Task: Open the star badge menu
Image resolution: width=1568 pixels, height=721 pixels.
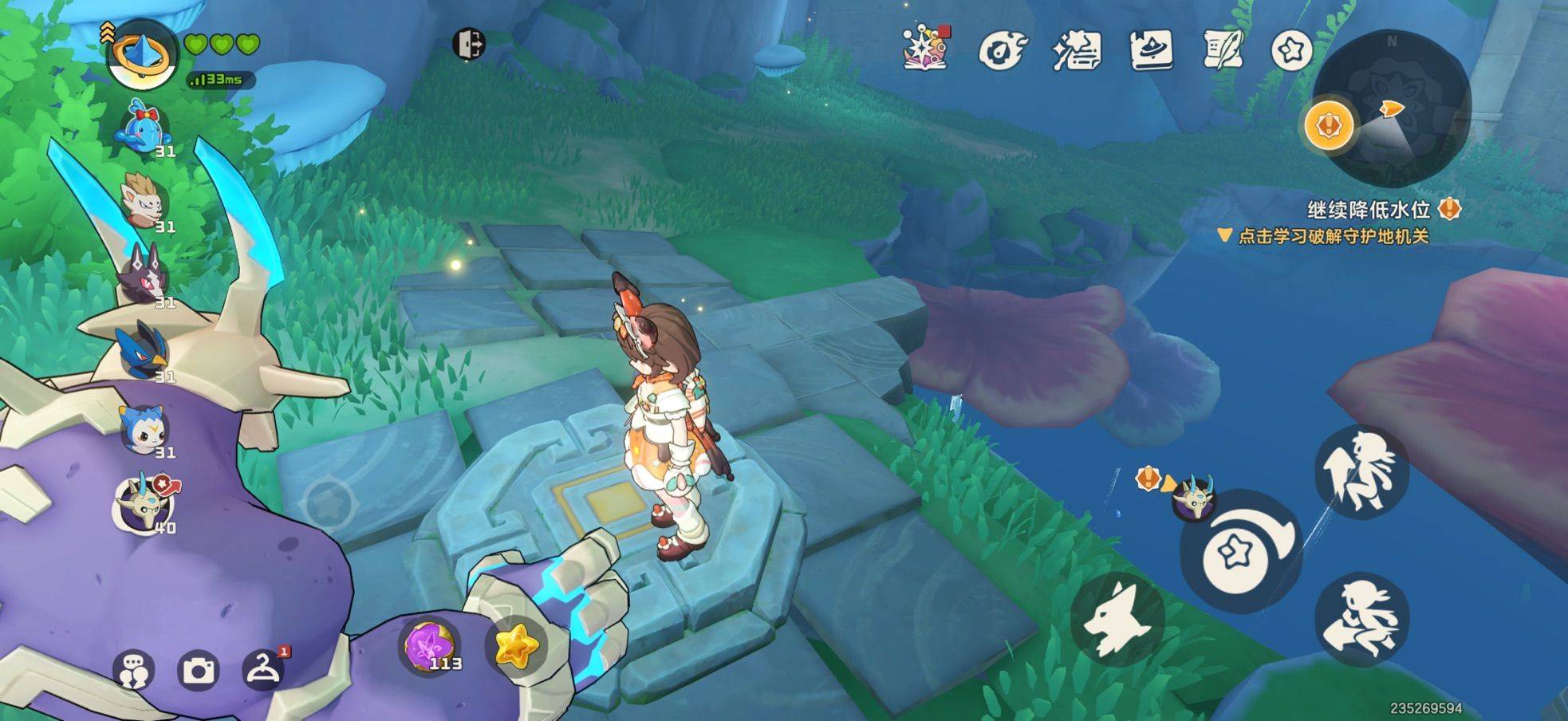Action: tap(1291, 51)
